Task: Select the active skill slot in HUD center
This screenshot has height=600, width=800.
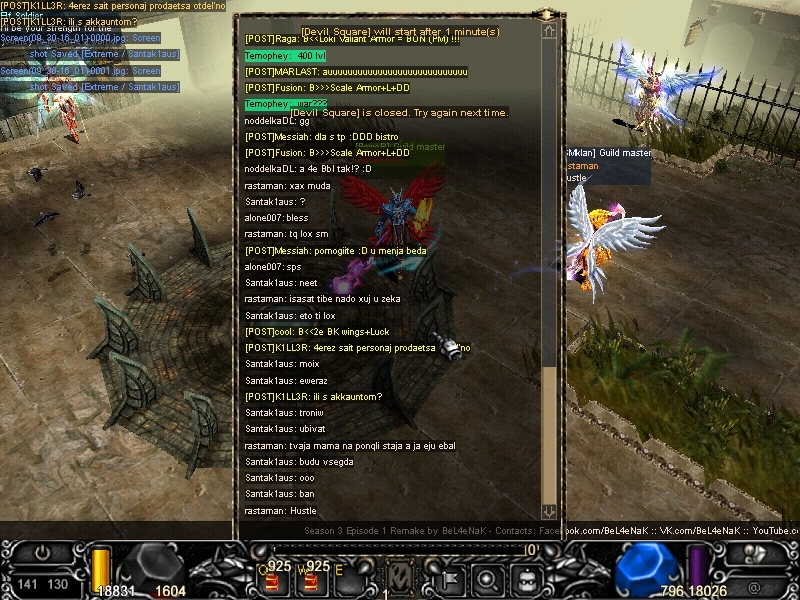Action: click(400, 578)
